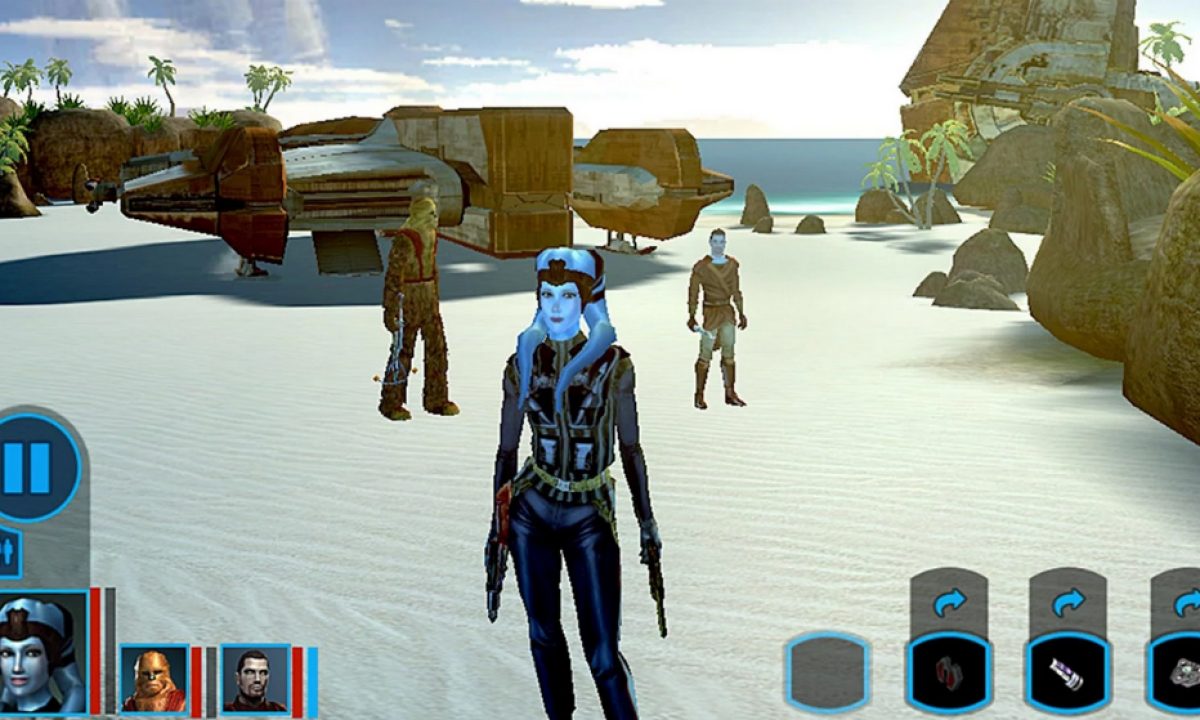The image size is (1200, 720).
Task: Switch to the Wookiee party member portrait
Action: pyautogui.click(x=154, y=677)
